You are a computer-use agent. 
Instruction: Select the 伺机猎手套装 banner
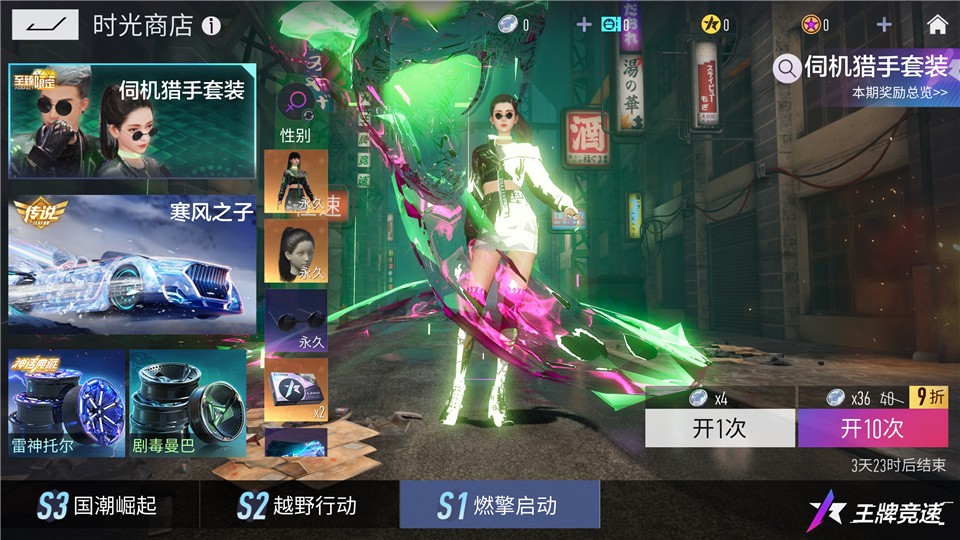pos(132,121)
